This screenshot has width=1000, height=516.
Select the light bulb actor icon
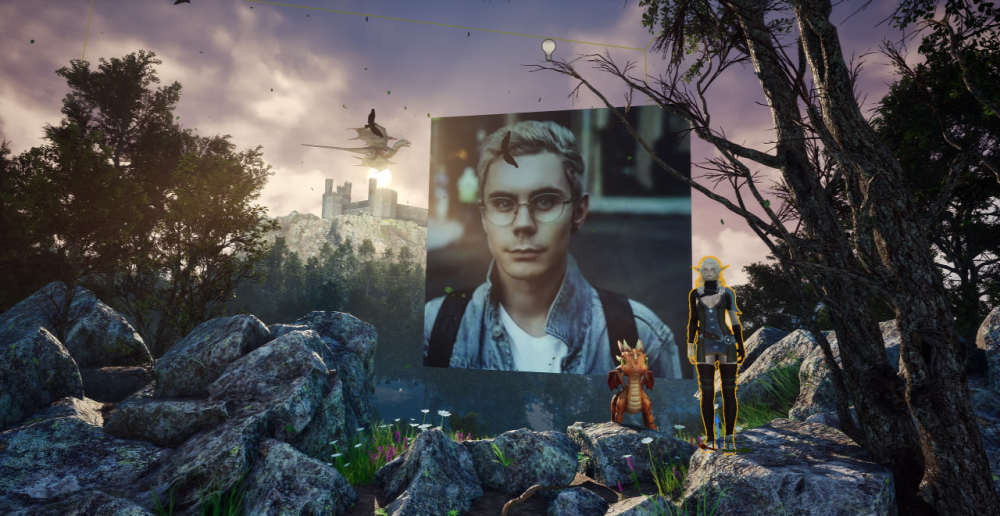click(x=548, y=47)
